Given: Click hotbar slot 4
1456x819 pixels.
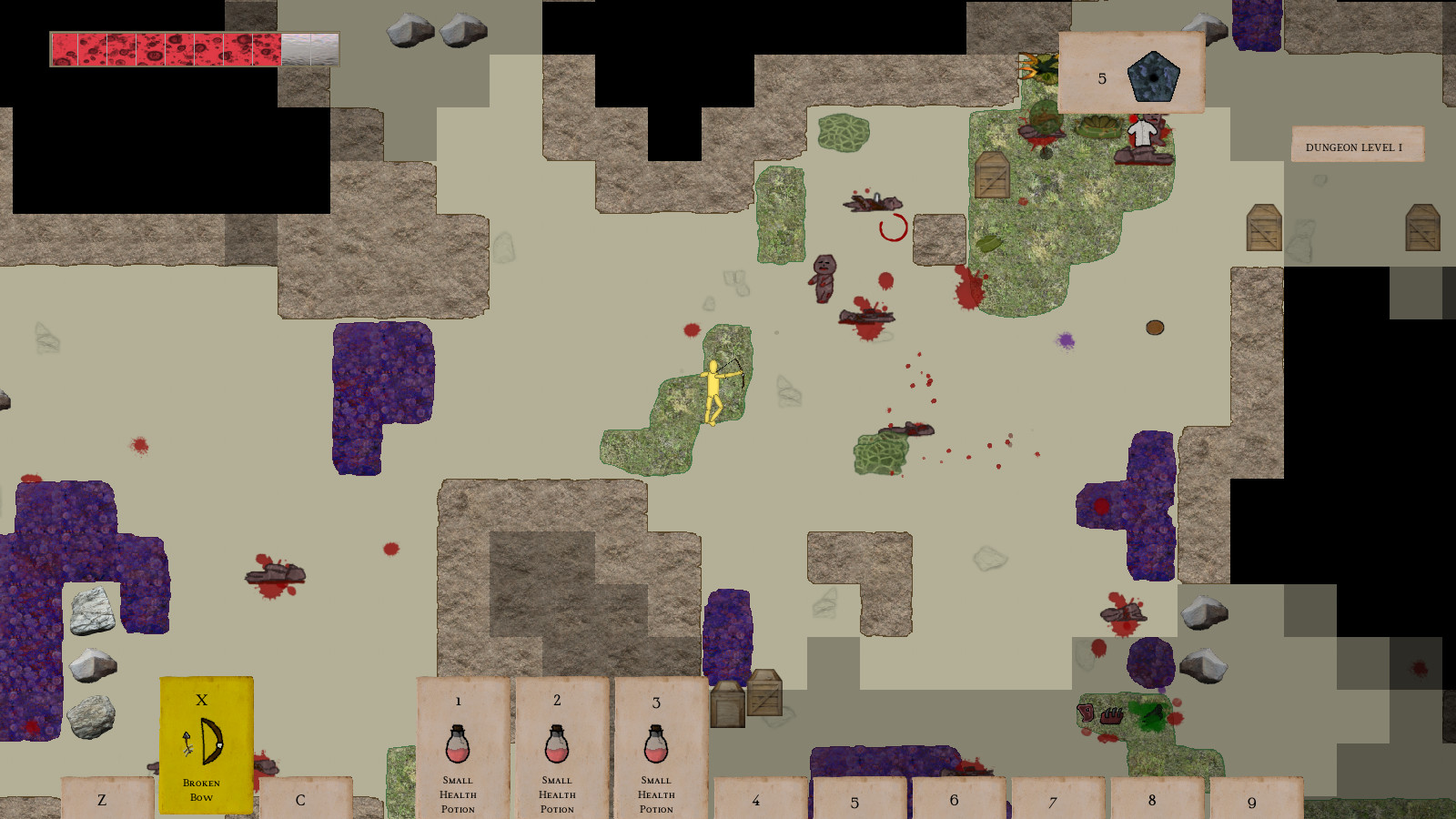Looking at the screenshot, I should coord(755,800).
